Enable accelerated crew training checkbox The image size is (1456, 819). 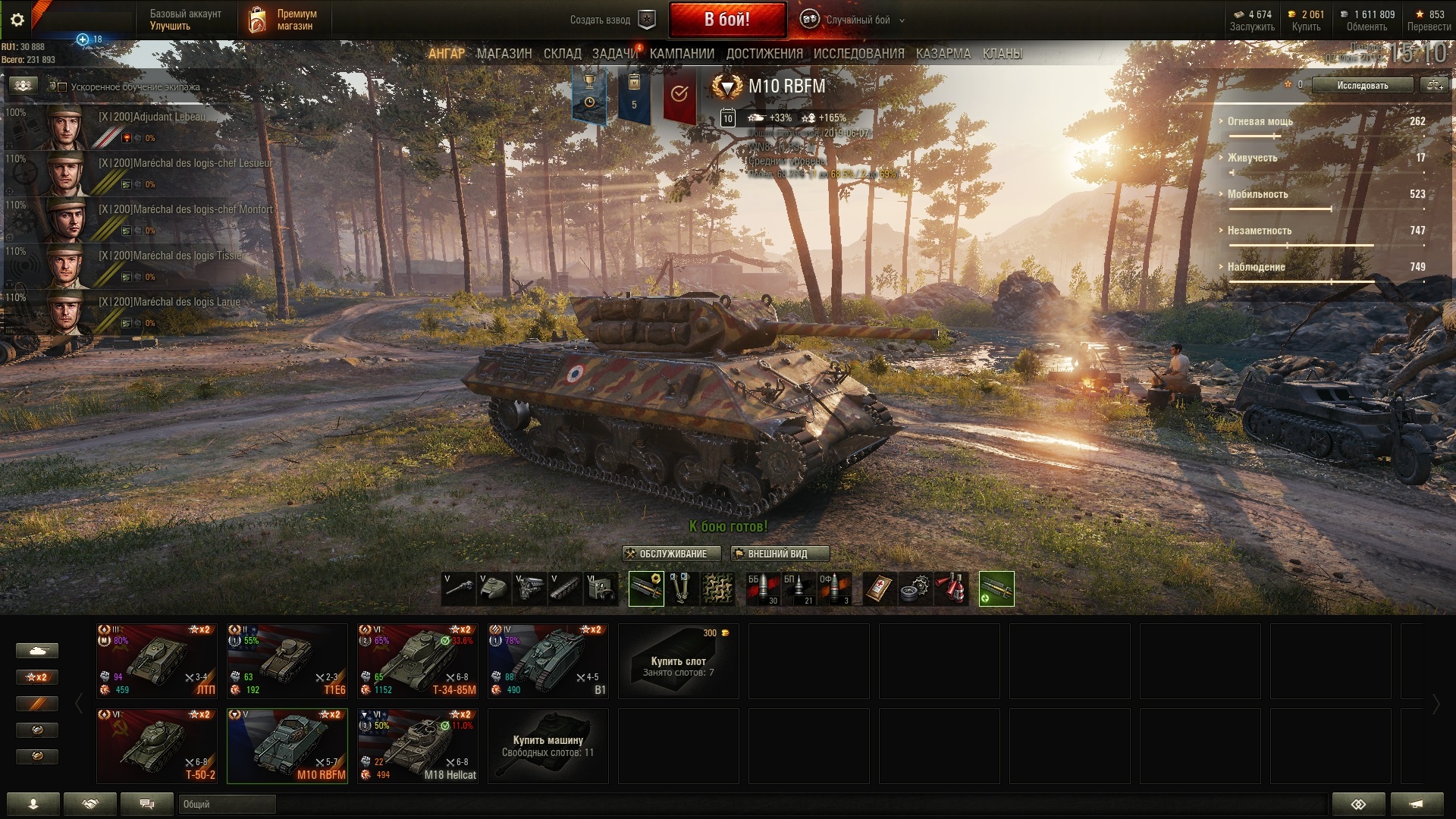tap(63, 87)
